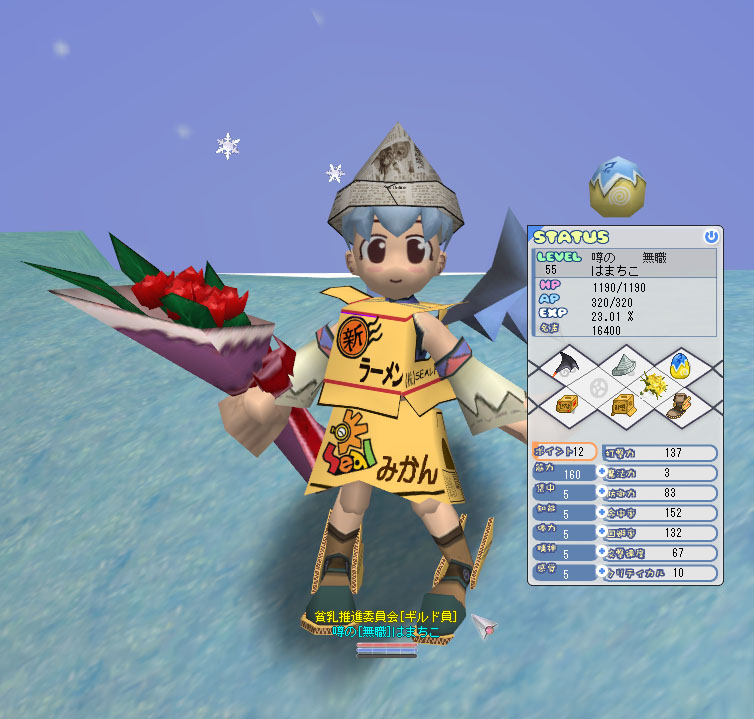
Task: Add a point to 体力 stat
Action: coord(603,533)
